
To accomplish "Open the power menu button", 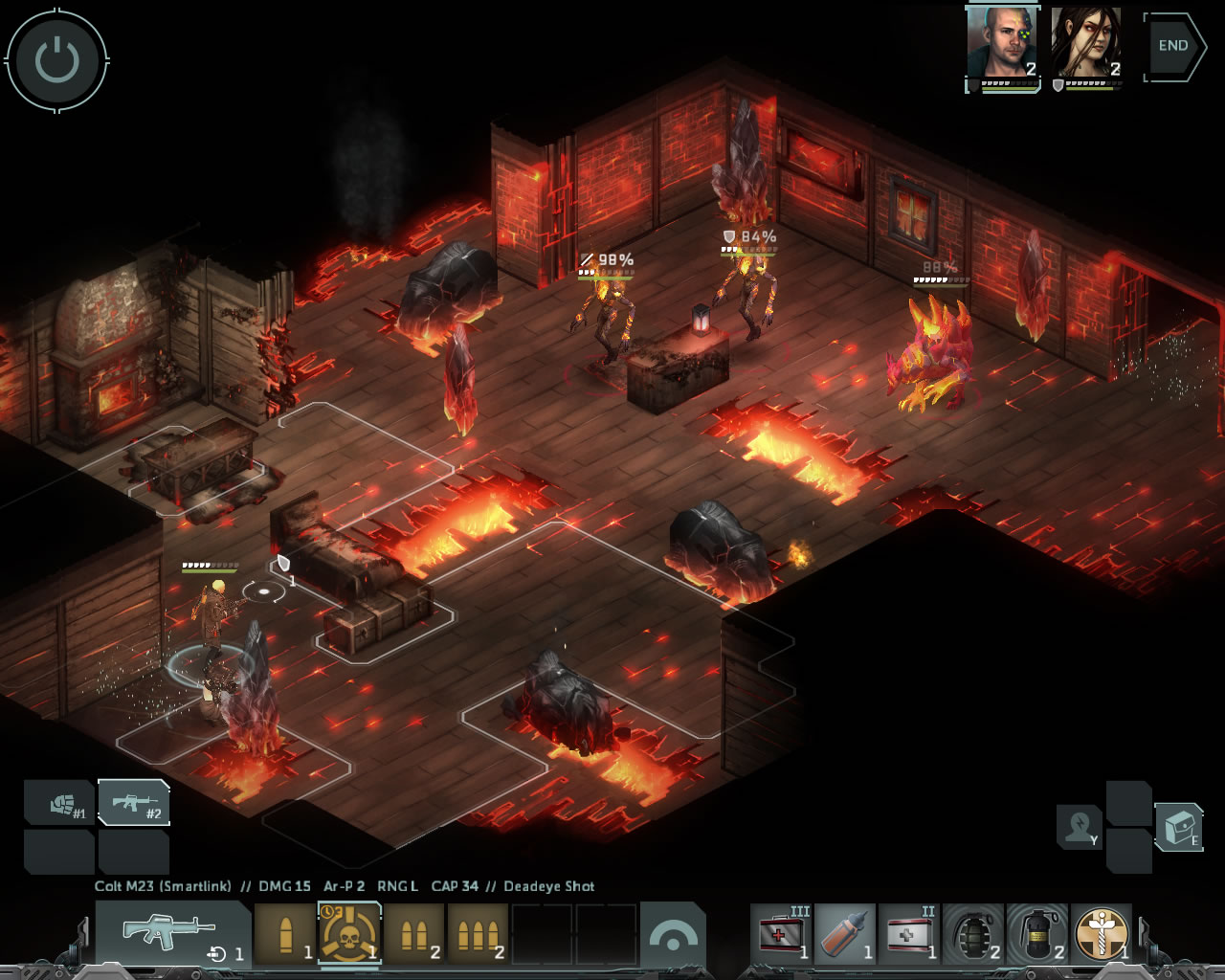I will tap(56, 58).
